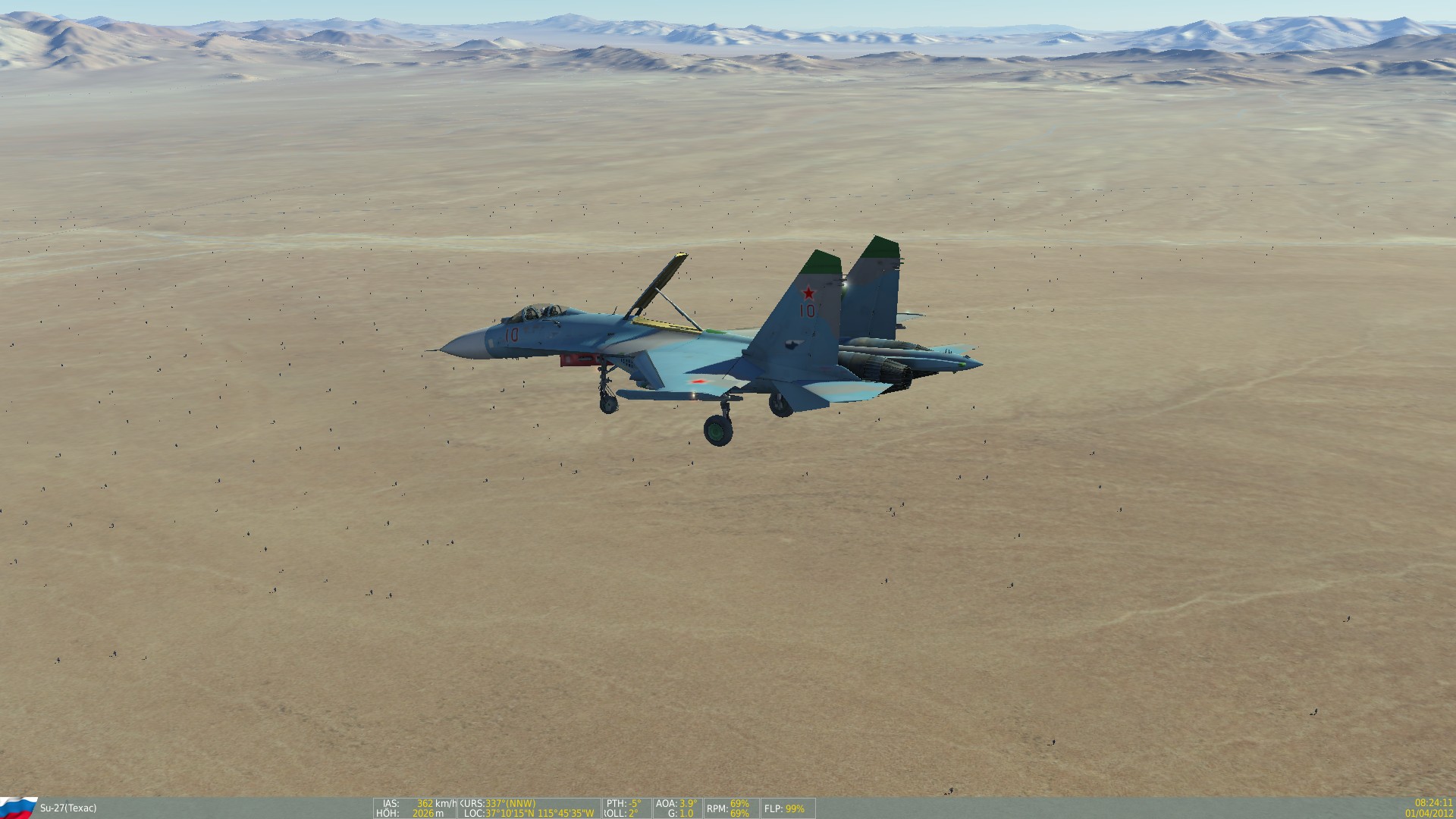Click the NNW heading direction label
This screenshot has height=819, width=1456.
(522, 802)
